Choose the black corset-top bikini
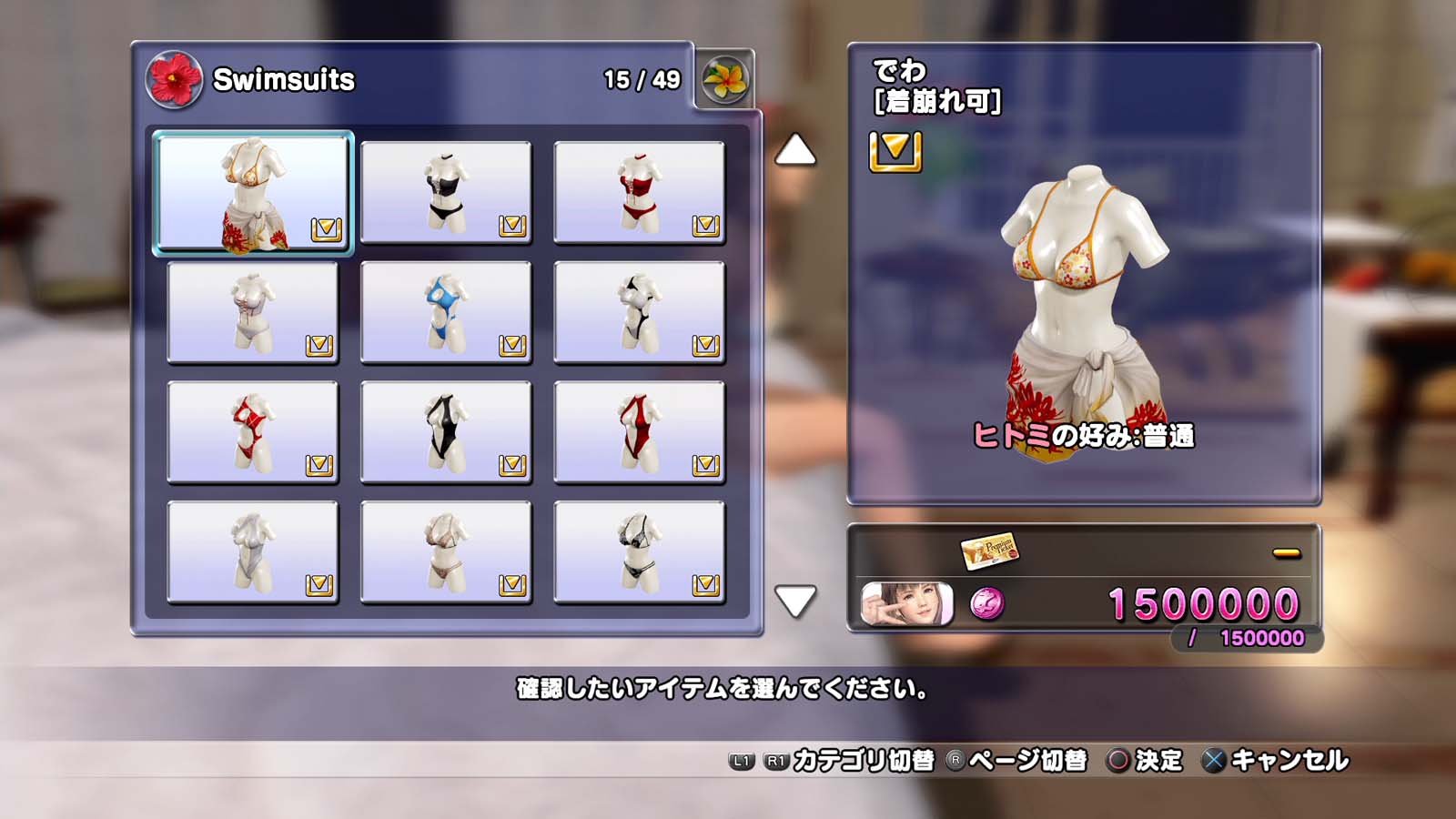This screenshot has height=819, width=1456. click(446, 193)
